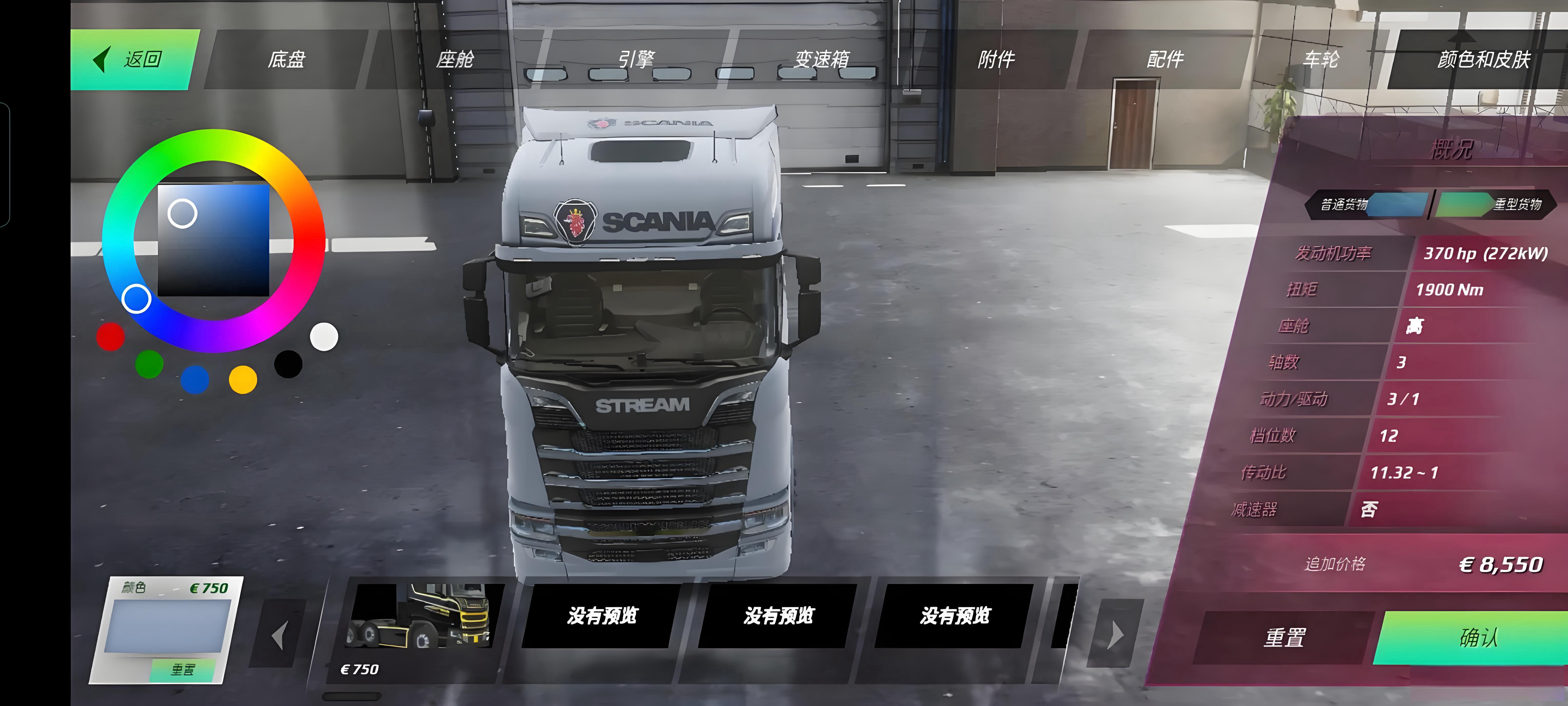The width and height of the screenshot is (1568, 706).
Task: Select the 引擎 engine tab
Action: [636, 60]
